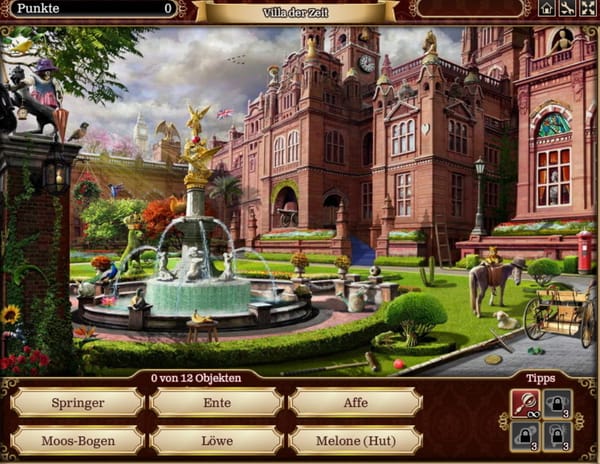Screen dimensions: 600x464
Task: Open settings with the wrench icon
Action: click(567, 8)
